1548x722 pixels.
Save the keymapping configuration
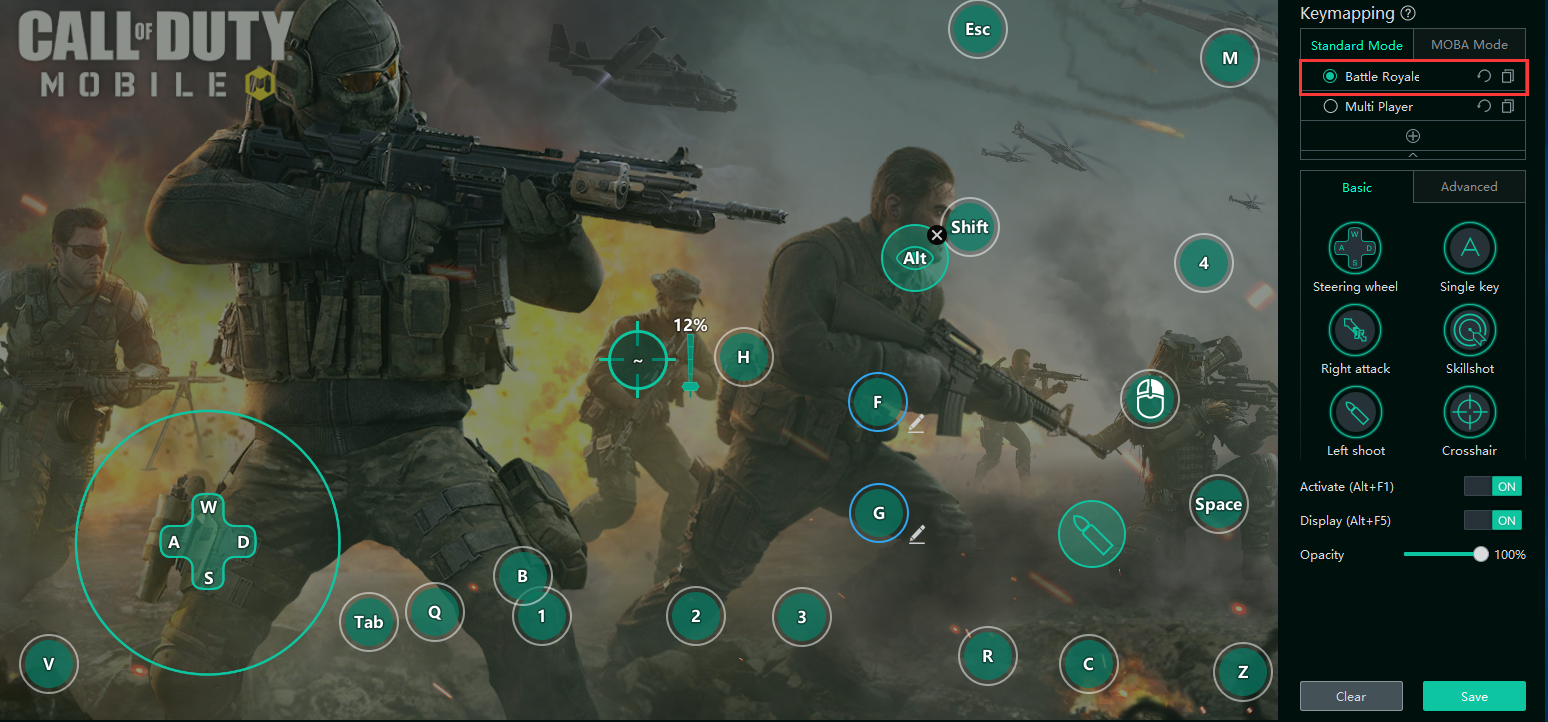(1474, 696)
